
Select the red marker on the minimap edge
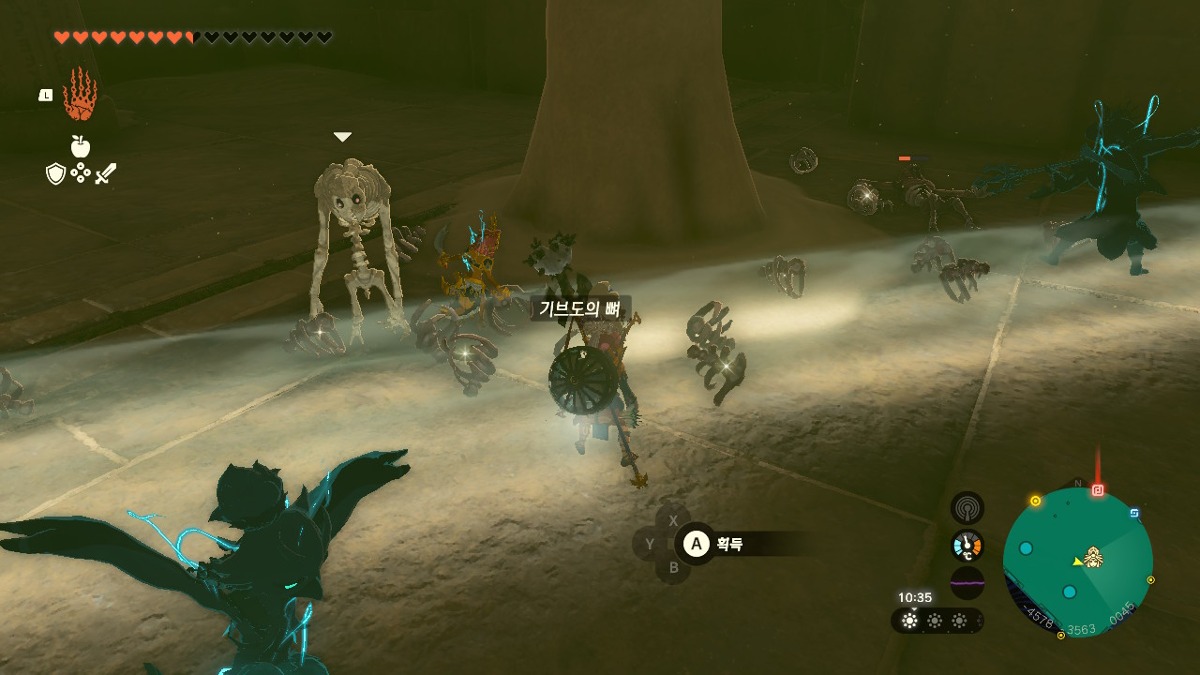[x=1098, y=490]
